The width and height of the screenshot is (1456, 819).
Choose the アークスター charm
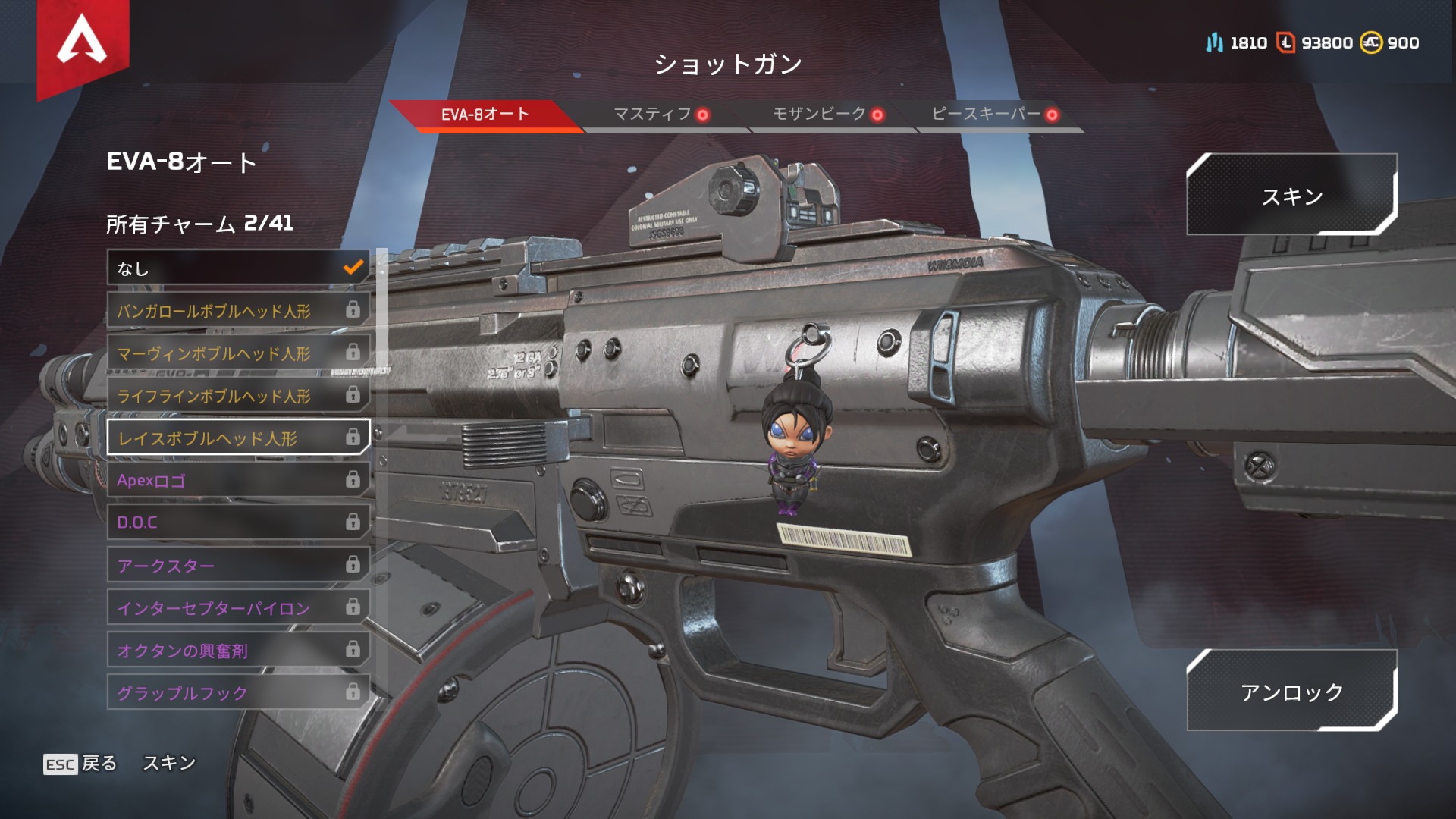238,565
